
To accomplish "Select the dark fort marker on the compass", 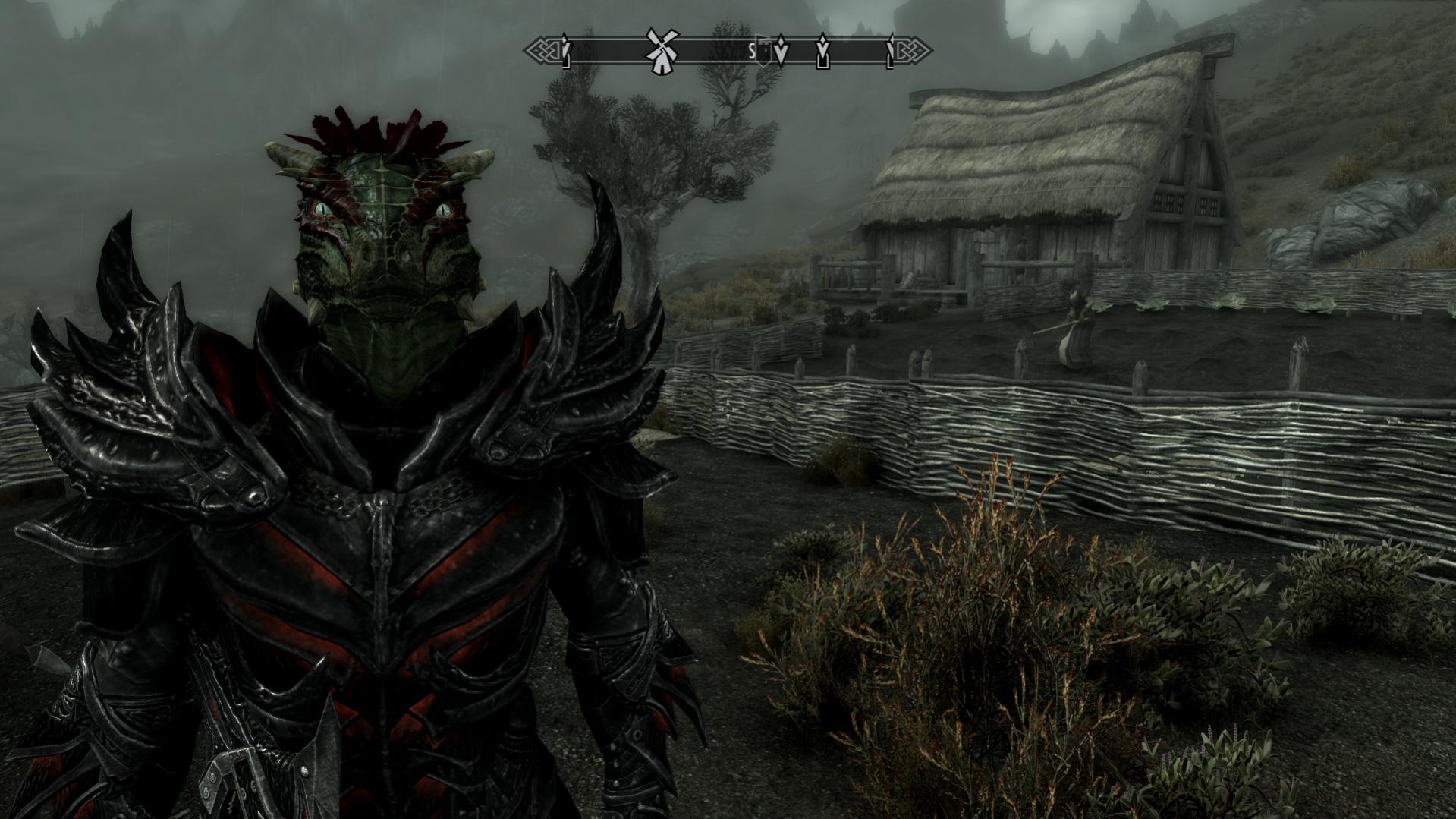I will [765, 50].
